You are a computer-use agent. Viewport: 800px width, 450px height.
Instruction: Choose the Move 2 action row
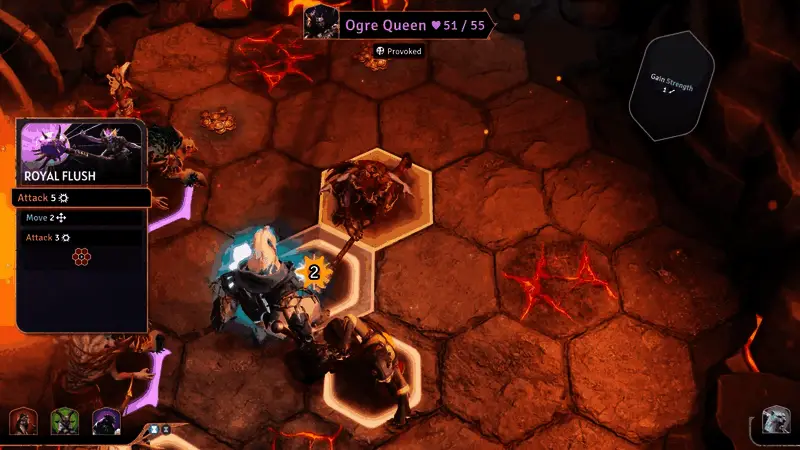tap(82, 217)
